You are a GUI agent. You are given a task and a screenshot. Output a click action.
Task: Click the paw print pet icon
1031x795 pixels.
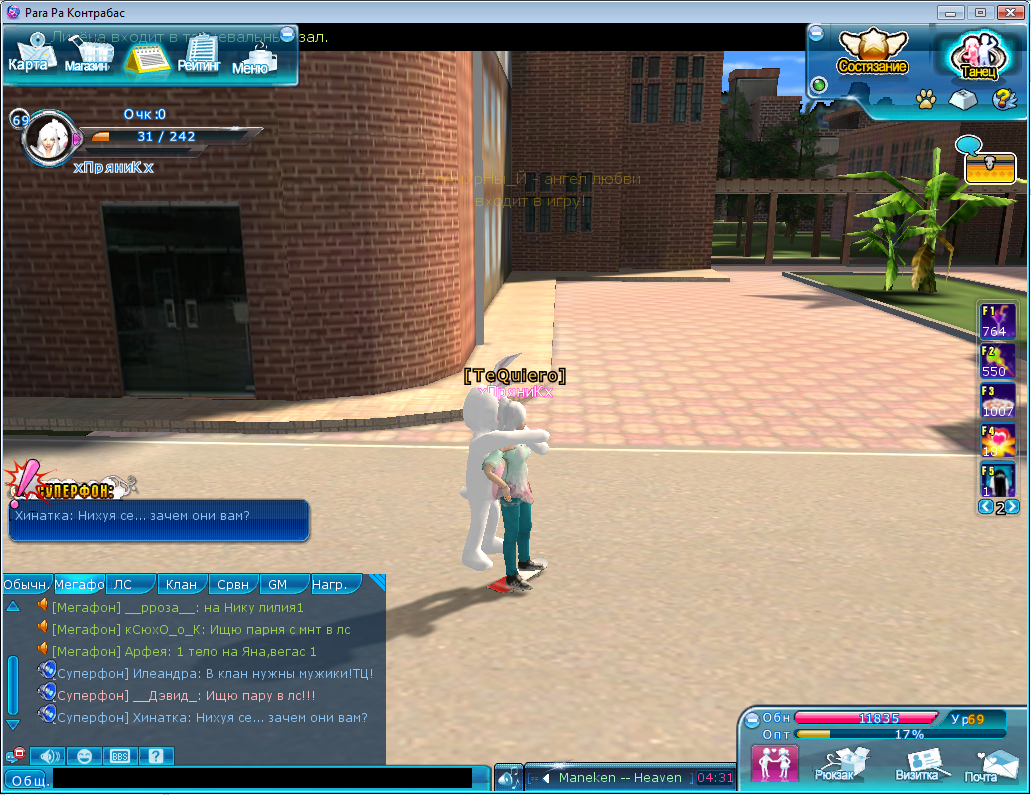click(x=926, y=100)
